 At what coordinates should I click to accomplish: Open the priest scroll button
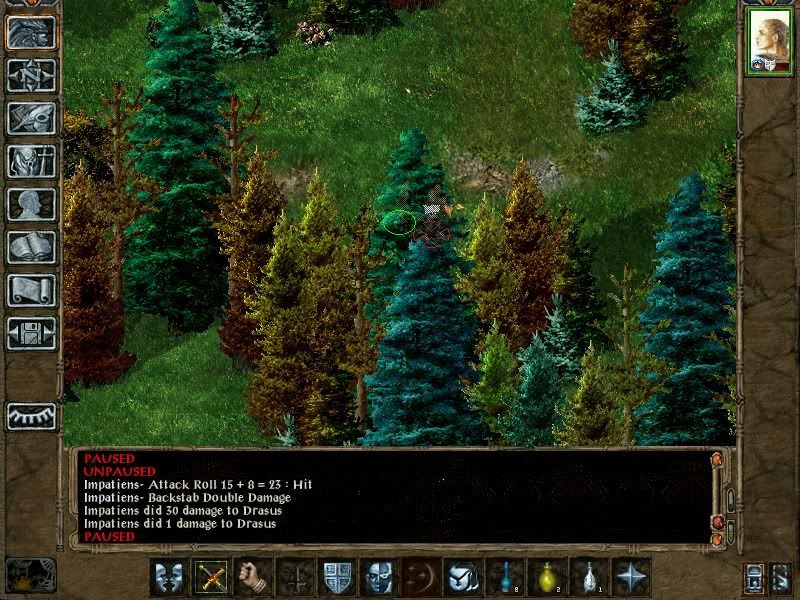point(31,290)
